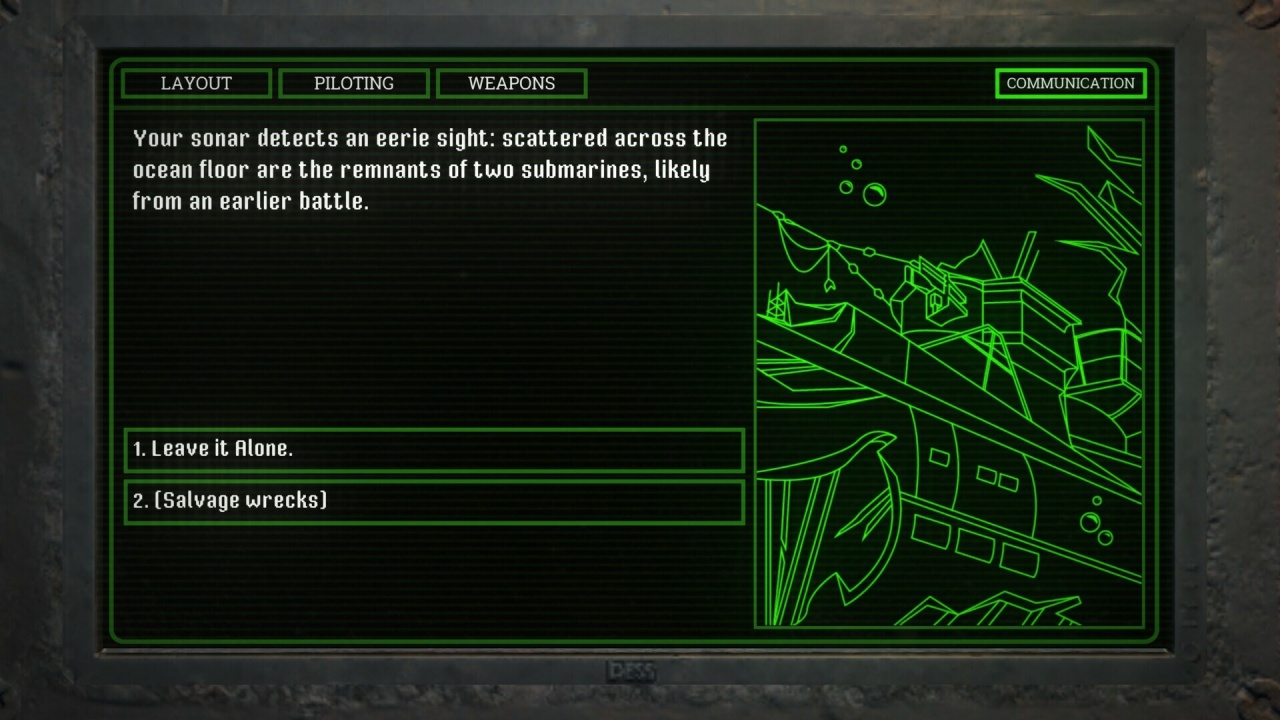This screenshot has width=1280, height=720.
Task: Show the Weapons tab
Action: click(x=511, y=83)
